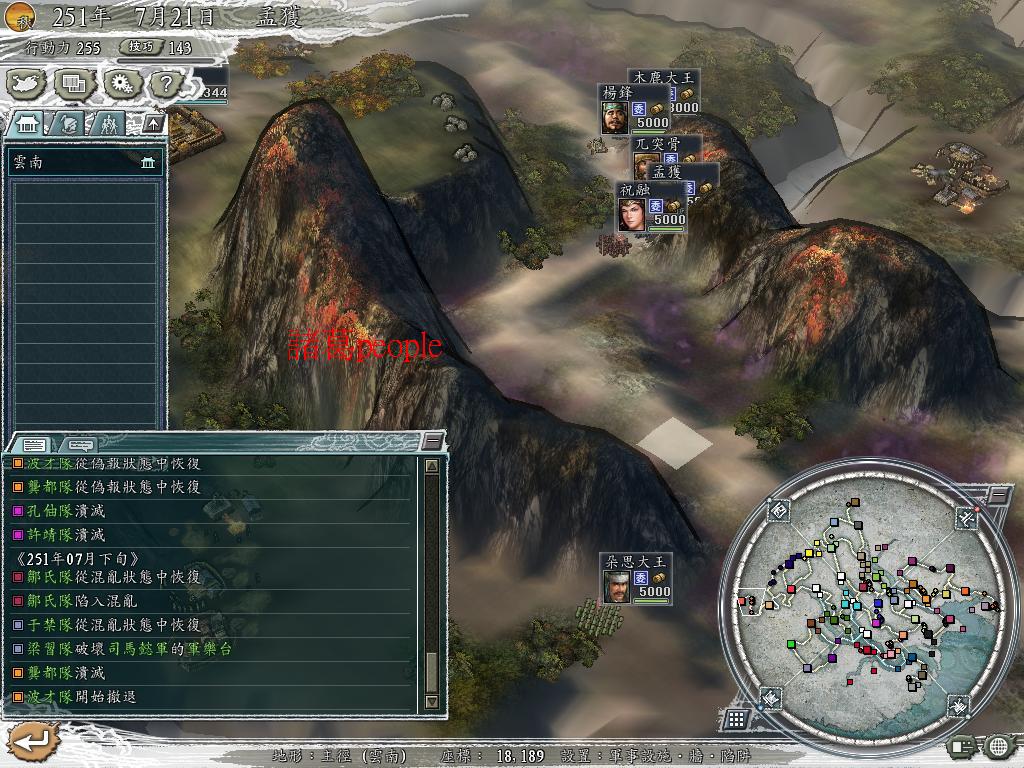Viewport: 1024px width, 768px height.
Task: Switch to the log message list tab
Action: 33,444
